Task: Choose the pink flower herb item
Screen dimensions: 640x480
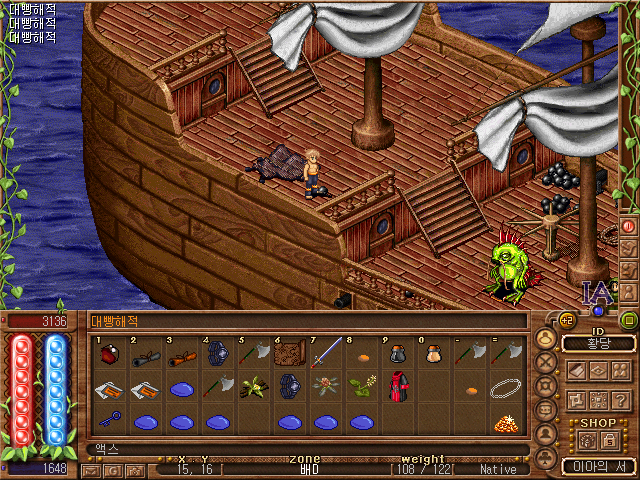Action: (325, 387)
